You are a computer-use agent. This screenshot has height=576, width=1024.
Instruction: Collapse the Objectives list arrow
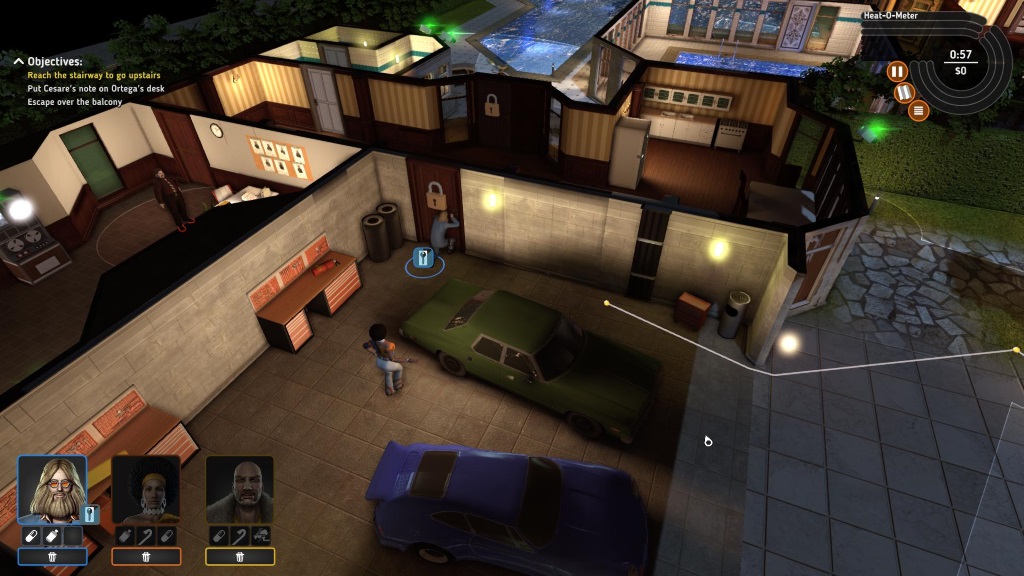tap(18, 61)
